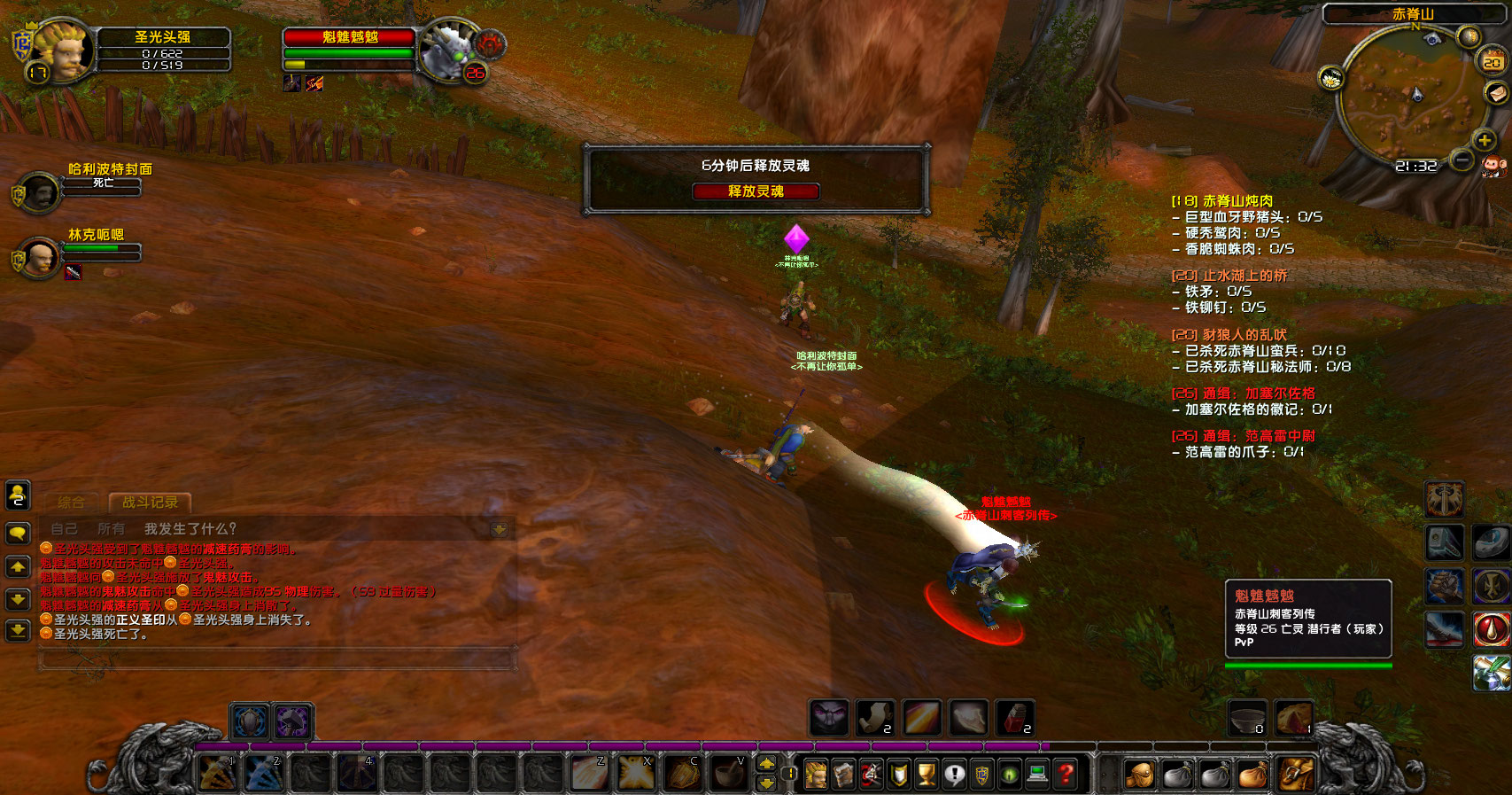Screen dimensions: 1512x795
Task: Click the red 释放灵魂 release spirit button
Action: click(x=756, y=191)
